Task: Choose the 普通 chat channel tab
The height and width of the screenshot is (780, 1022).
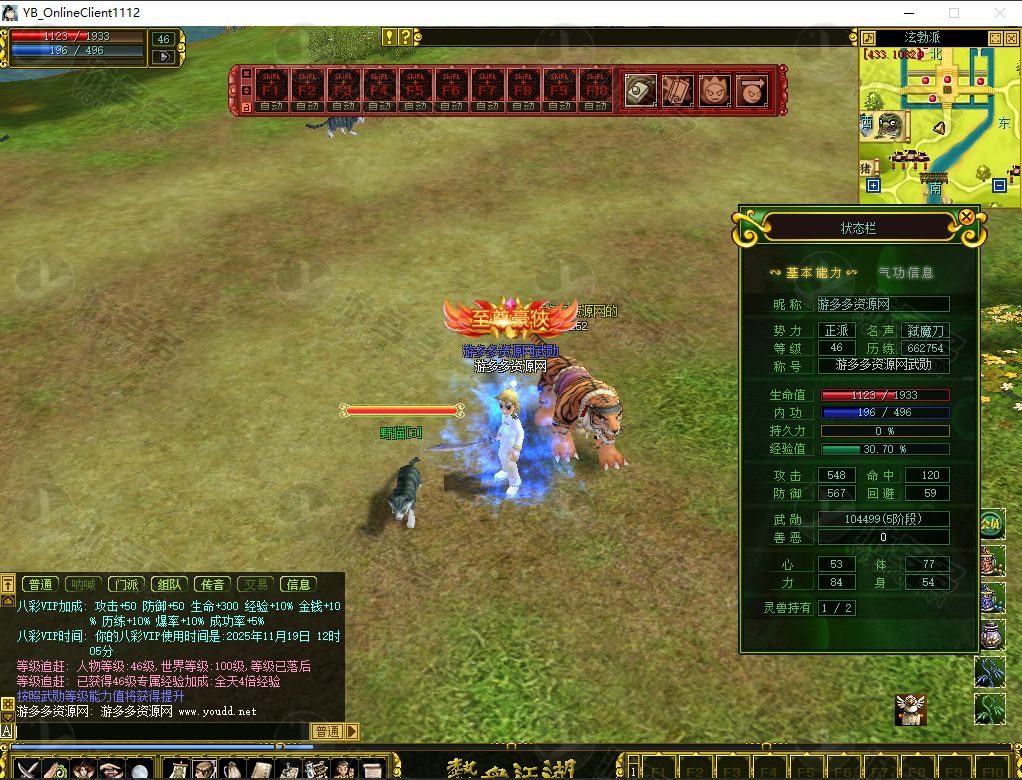Action: point(41,584)
